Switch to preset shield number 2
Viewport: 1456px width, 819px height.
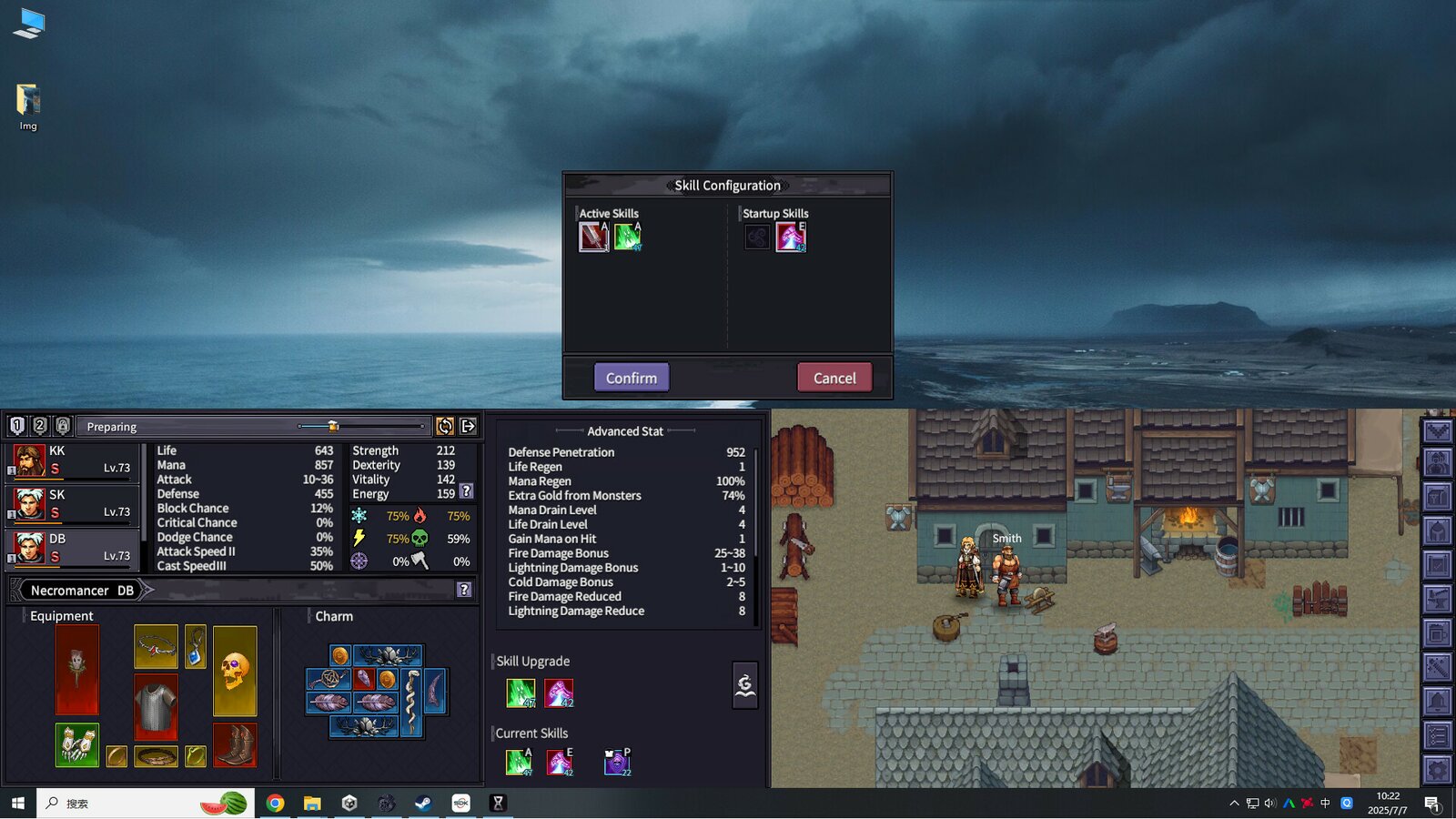pos(39,425)
